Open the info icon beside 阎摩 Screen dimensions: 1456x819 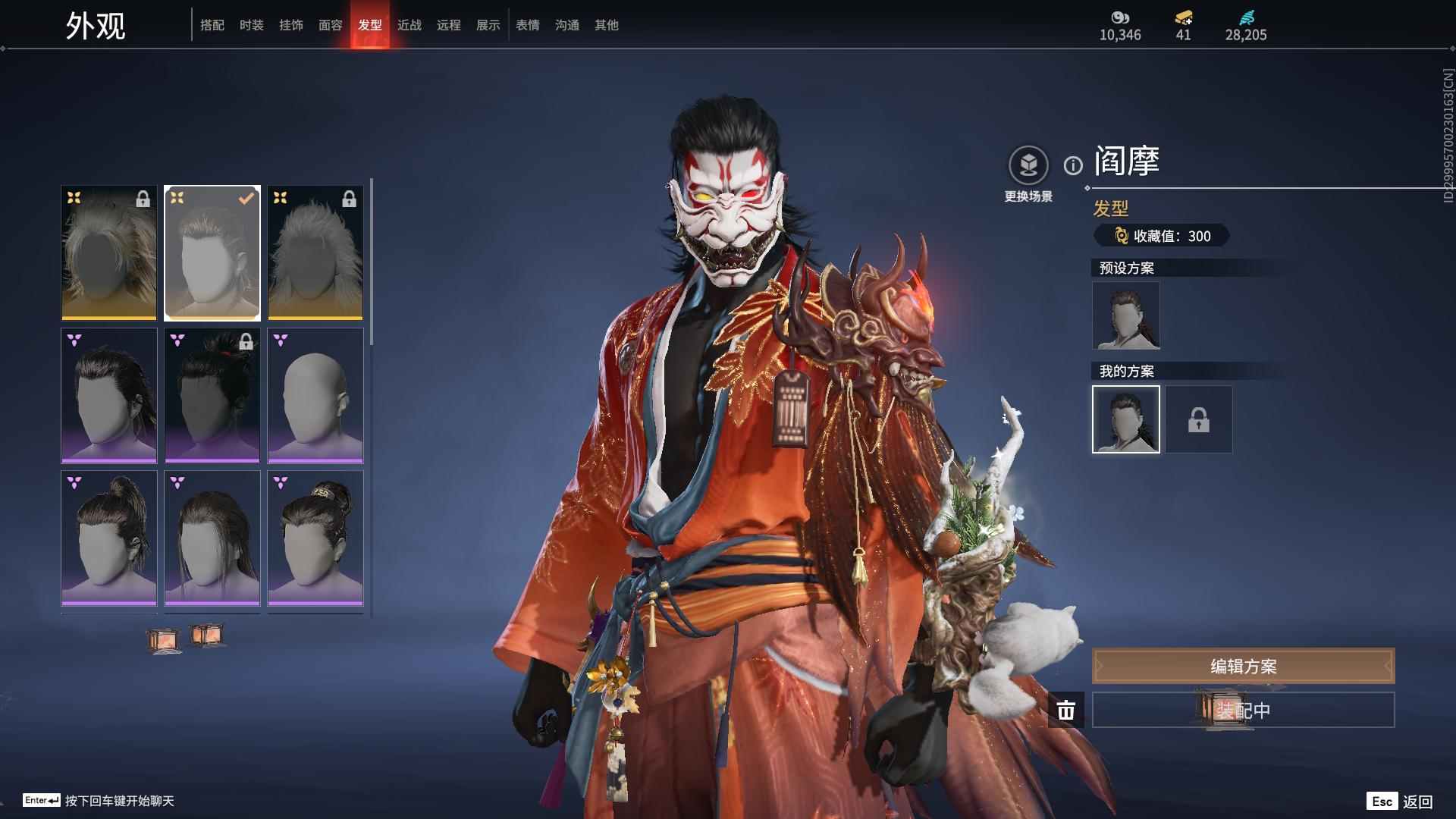1073,165
